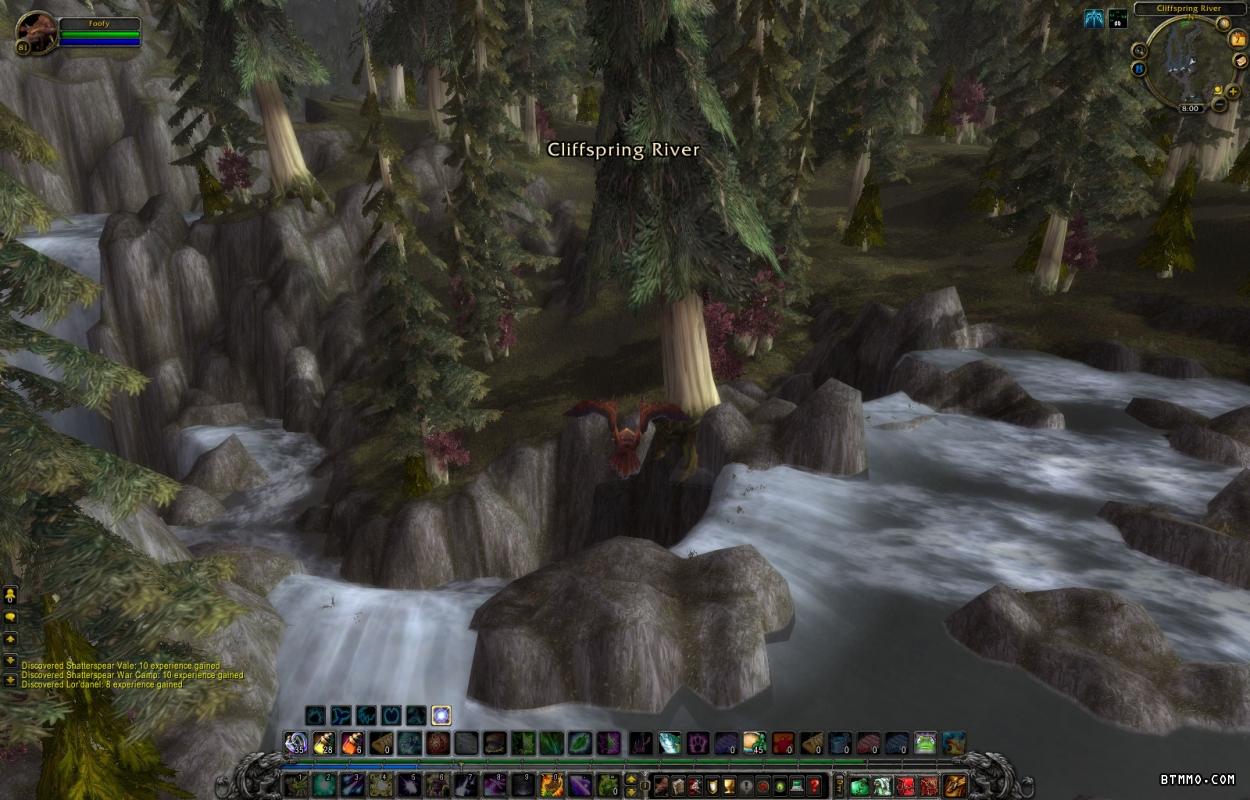Use the yellow potion with 28 charges
1250x800 pixels.
(323, 743)
